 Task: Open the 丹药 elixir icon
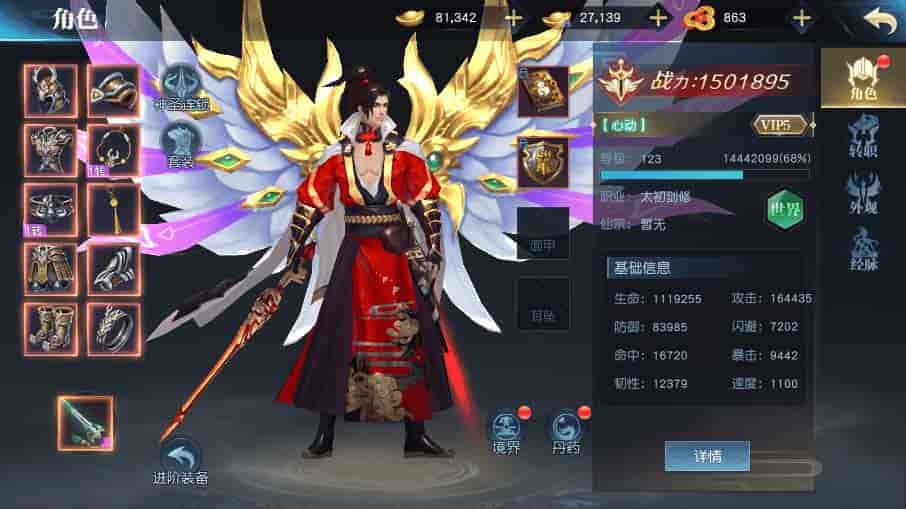tap(566, 430)
